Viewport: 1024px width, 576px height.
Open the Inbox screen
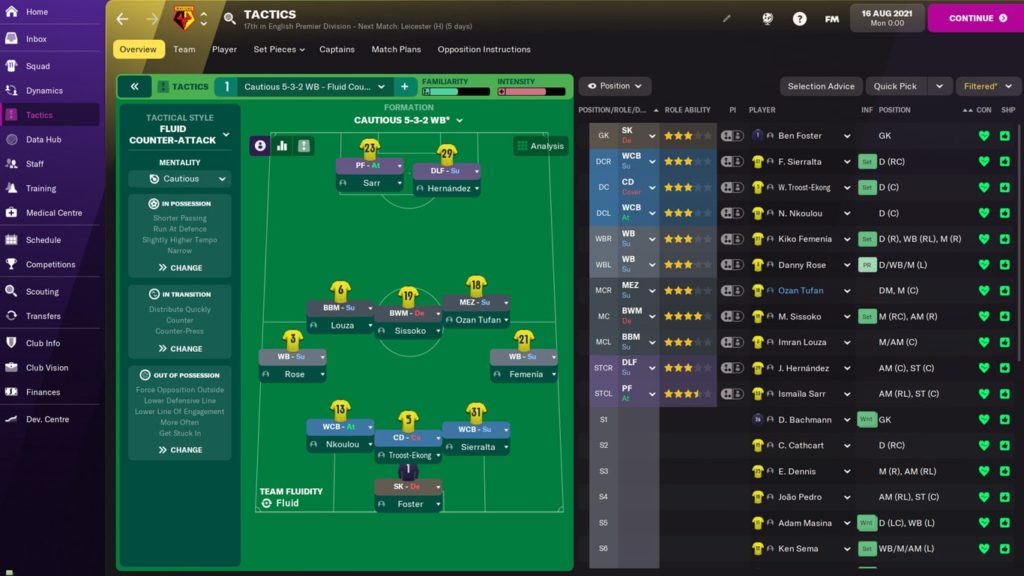pyautogui.click(x=36, y=39)
